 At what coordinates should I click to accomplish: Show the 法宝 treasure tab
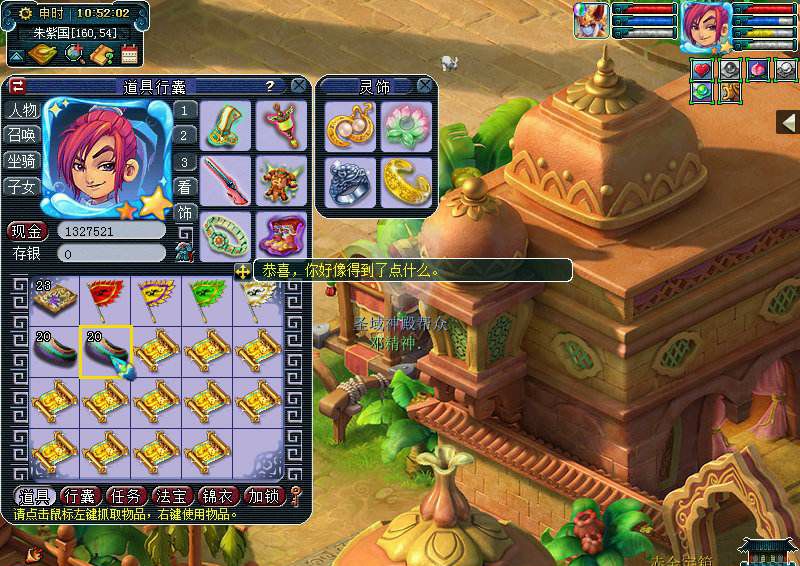(173, 496)
